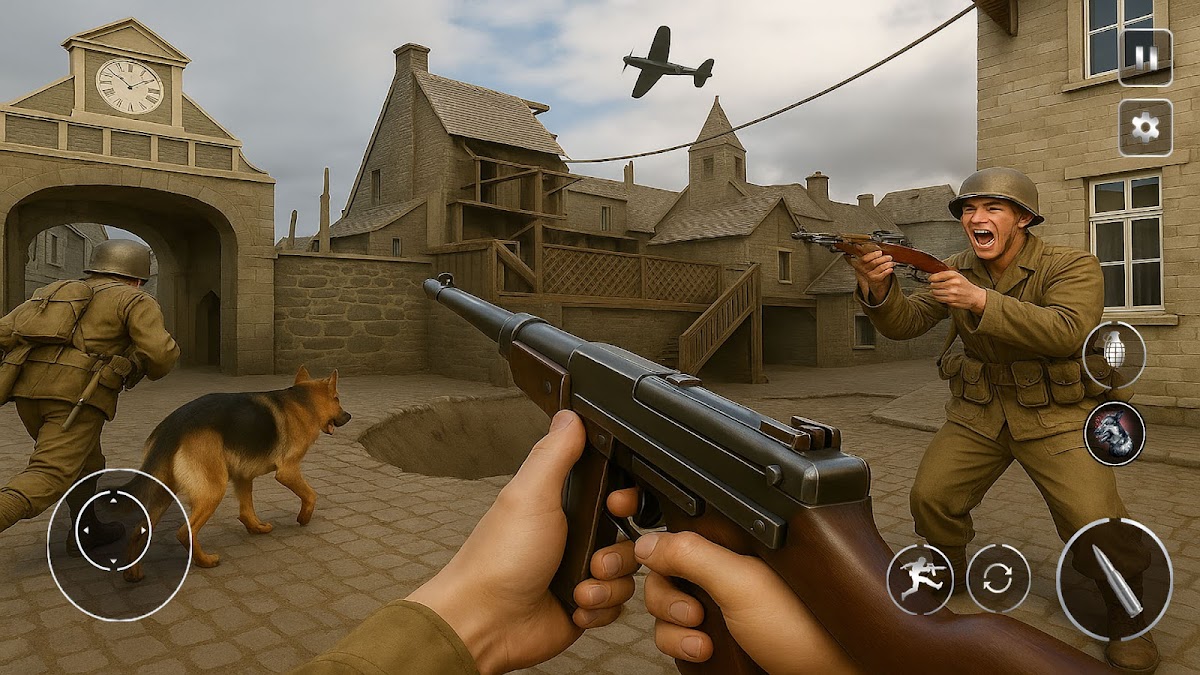Toggle the running soldier sprint button
Screen dimensions: 1200x675
920,579
